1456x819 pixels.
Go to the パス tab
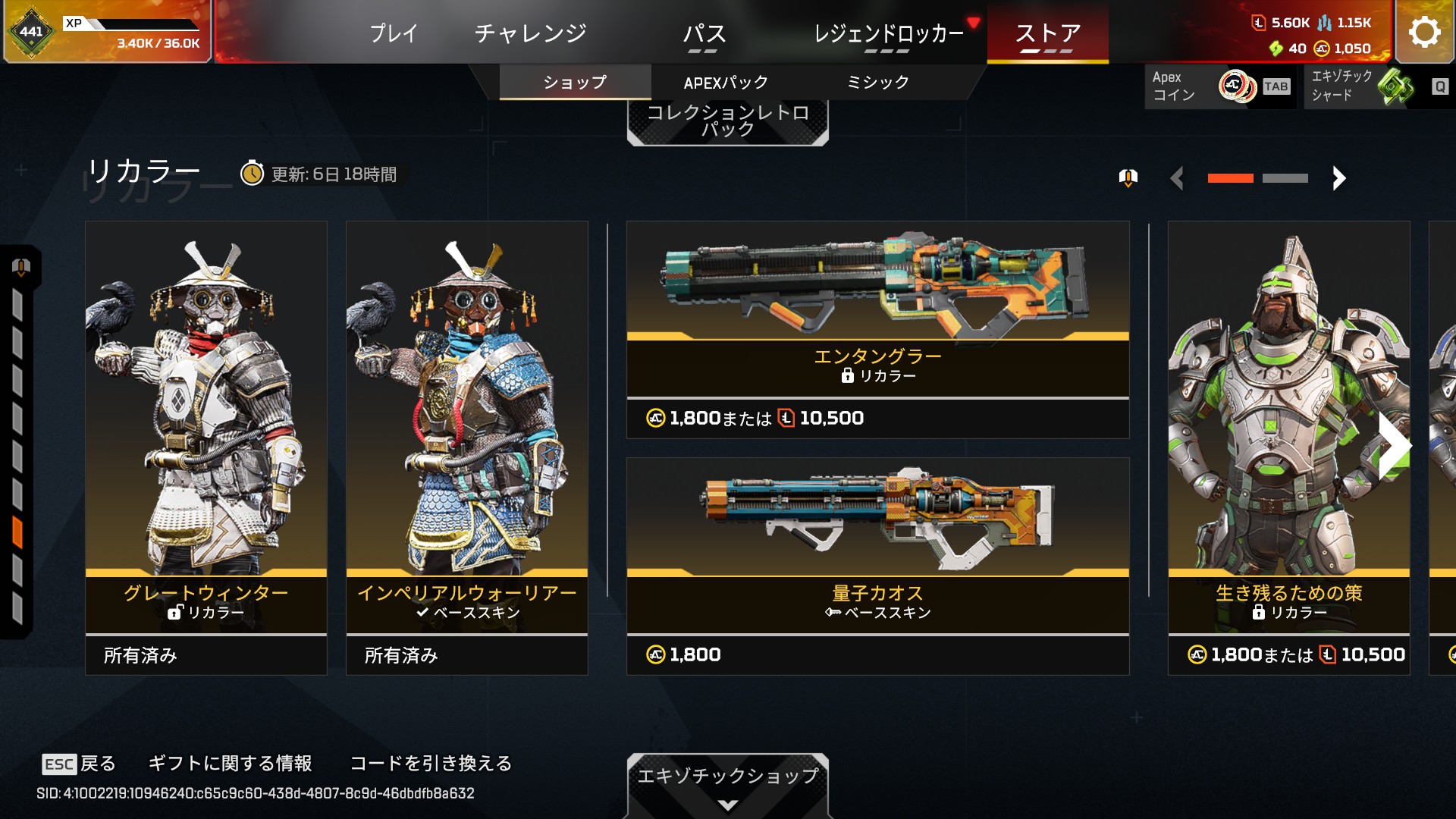pos(704,33)
